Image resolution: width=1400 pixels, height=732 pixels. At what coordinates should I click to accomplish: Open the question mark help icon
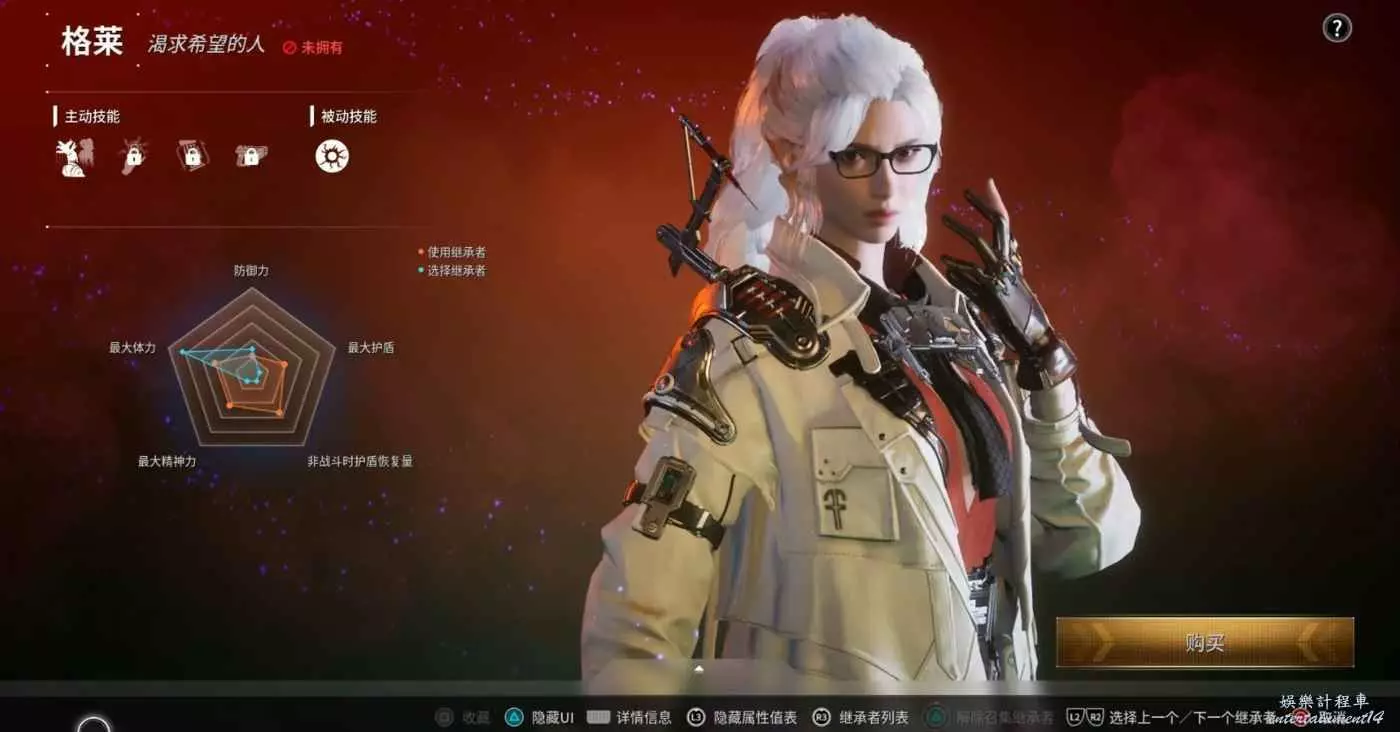[1337, 29]
